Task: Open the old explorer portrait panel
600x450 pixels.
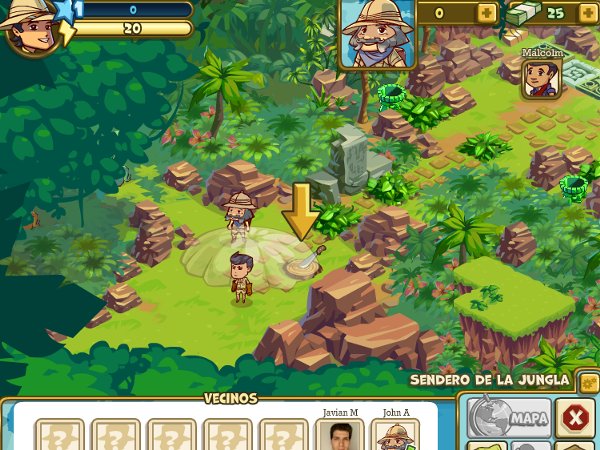Action: pyautogui.click(x=376, y=34)
